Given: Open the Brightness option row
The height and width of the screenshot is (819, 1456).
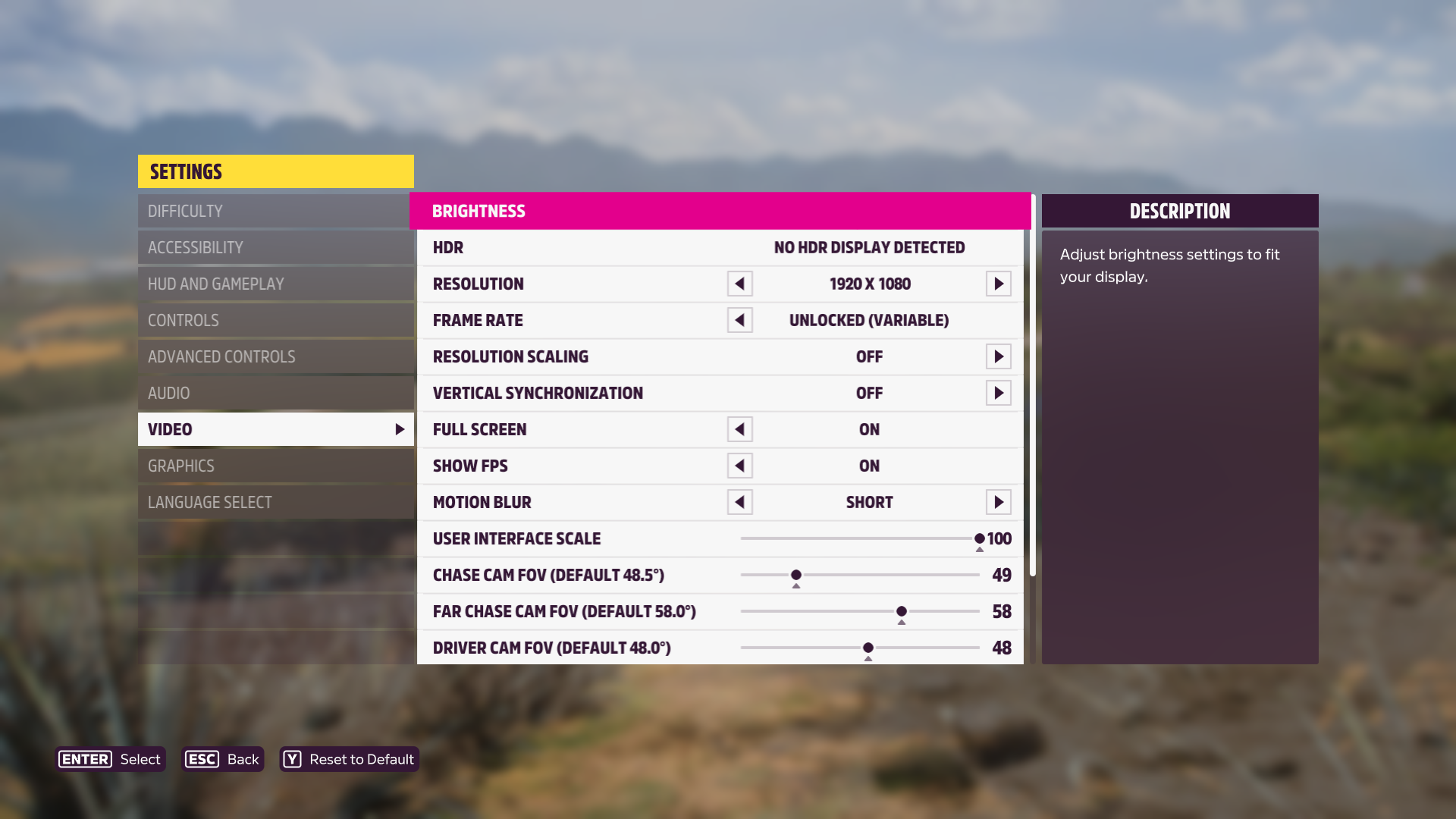Looking at the screenshot, I should pos(719,211).
